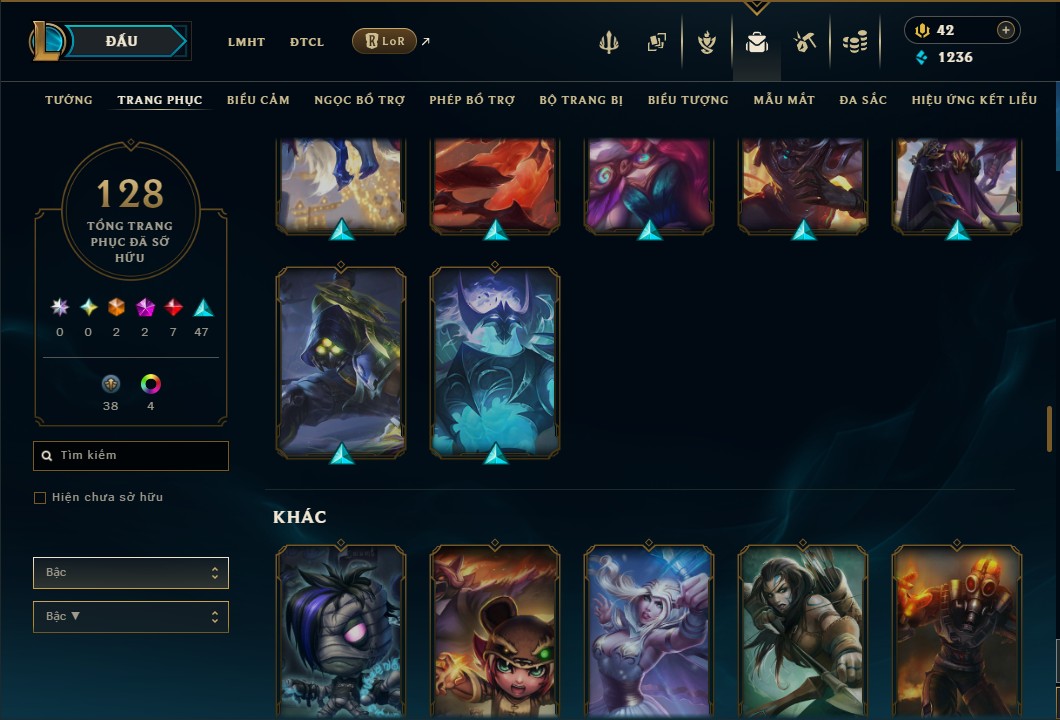This screenshot has height=720, width=1060.
Task: Show the BIỂU TƯỢNG tab
Action: click(x=688, y=100)
